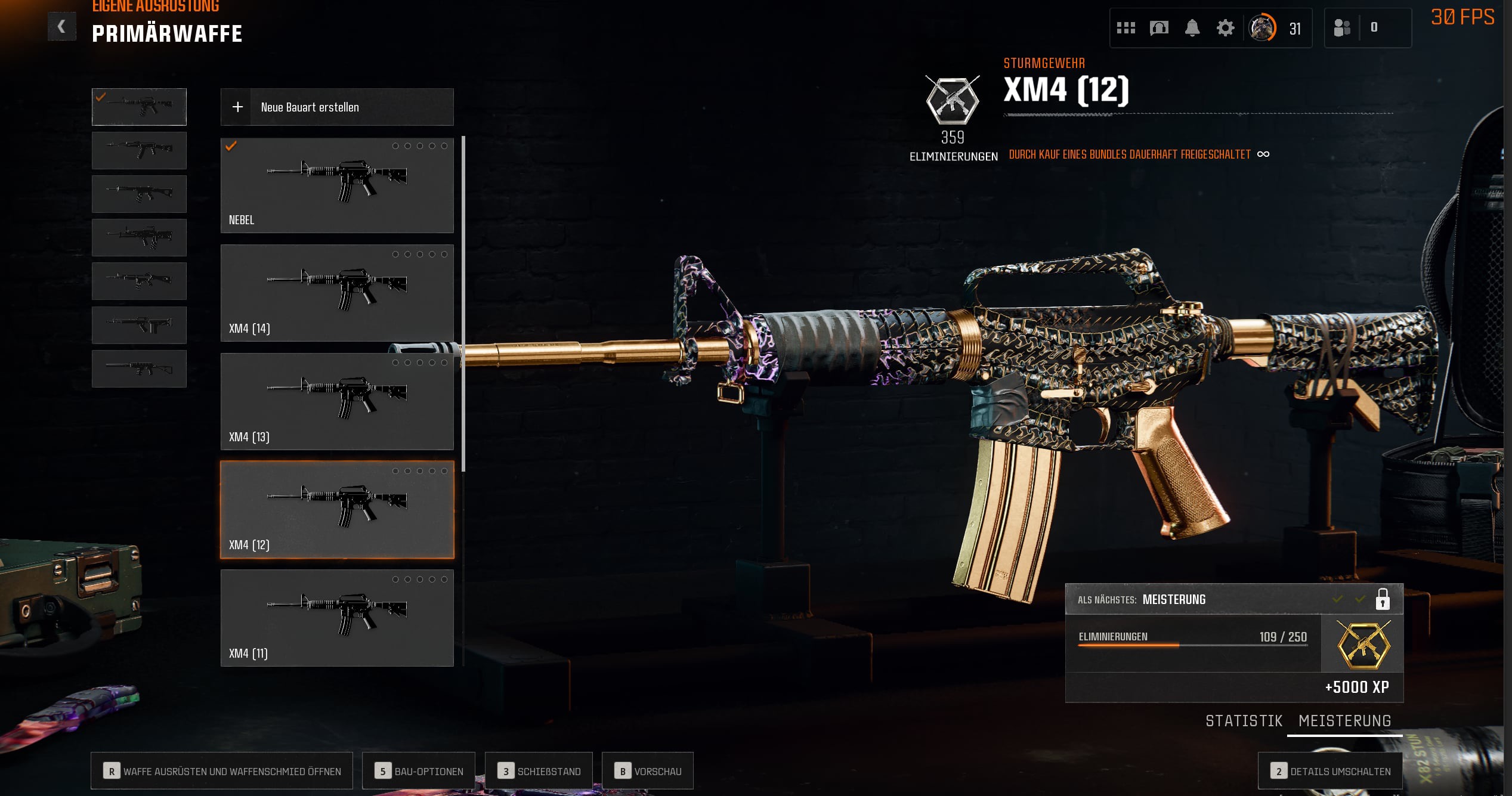Screen dimensions: 1512x796
Task: Select the NEBEL weapon blueprint
Action: [x=337, y=185]
